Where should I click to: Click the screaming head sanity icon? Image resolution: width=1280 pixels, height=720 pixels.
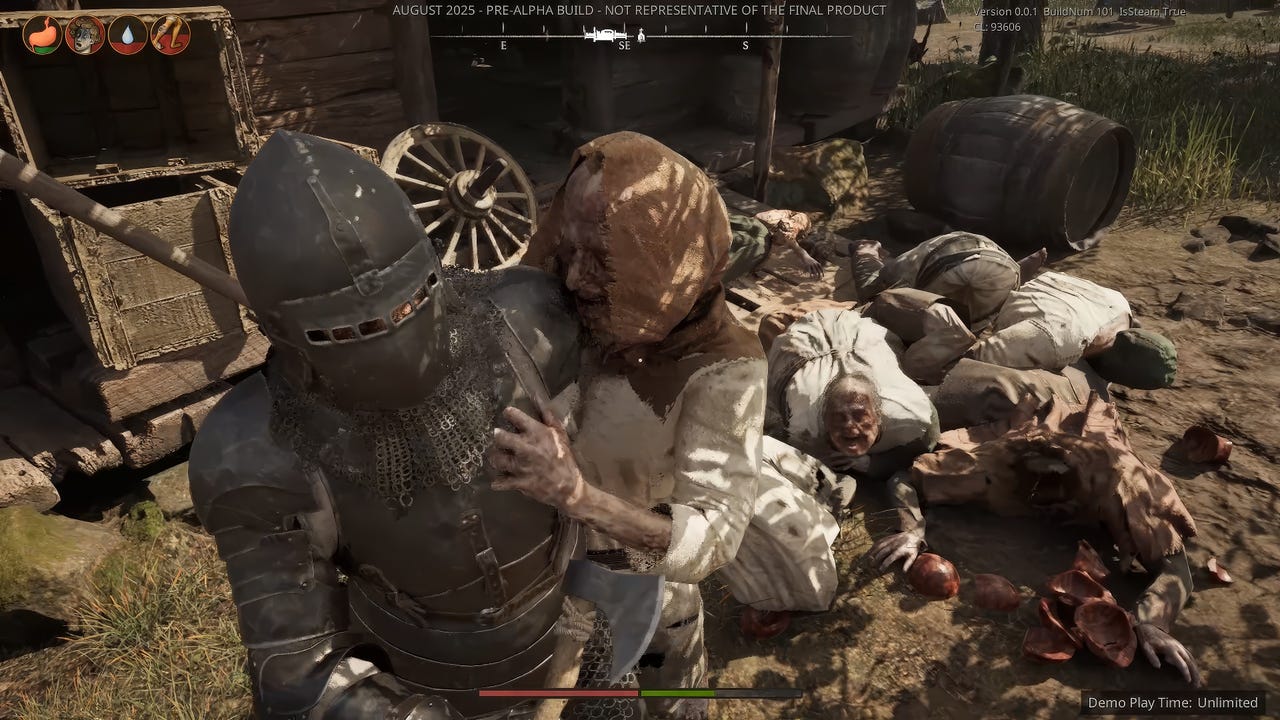tap(85, 34)
